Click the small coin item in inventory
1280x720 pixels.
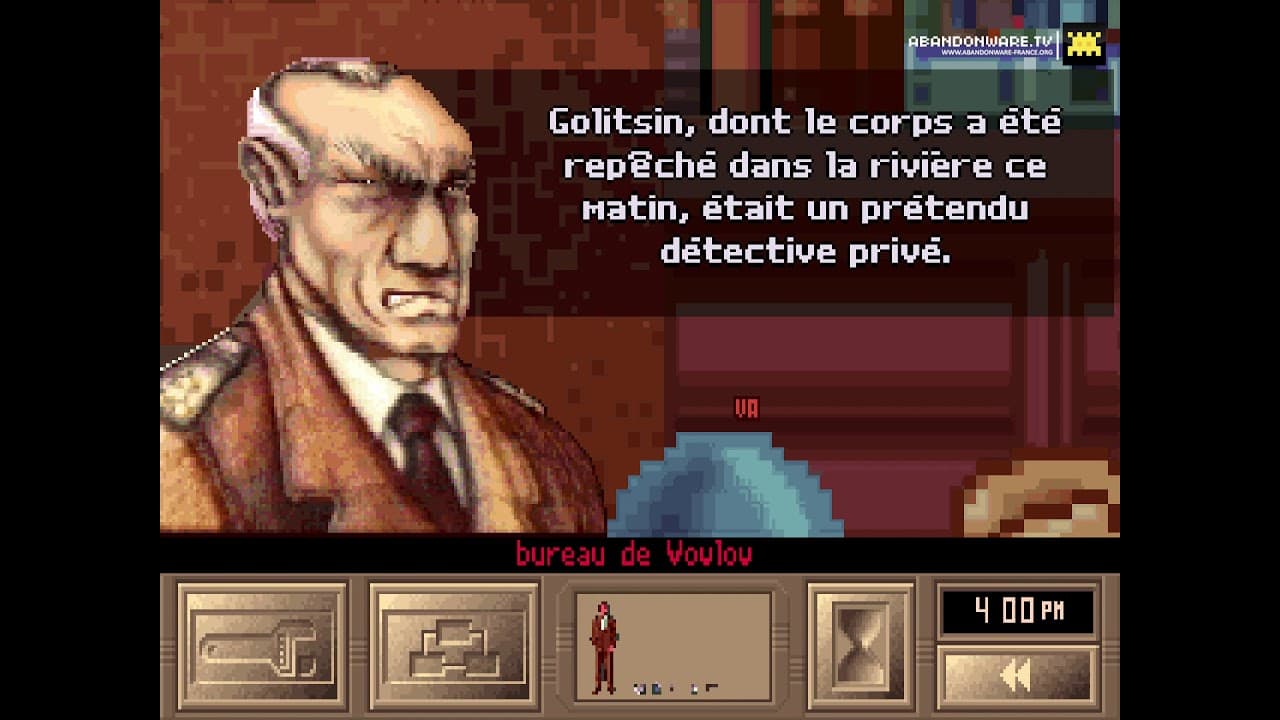pyautogui.click(x=672, y=687)
